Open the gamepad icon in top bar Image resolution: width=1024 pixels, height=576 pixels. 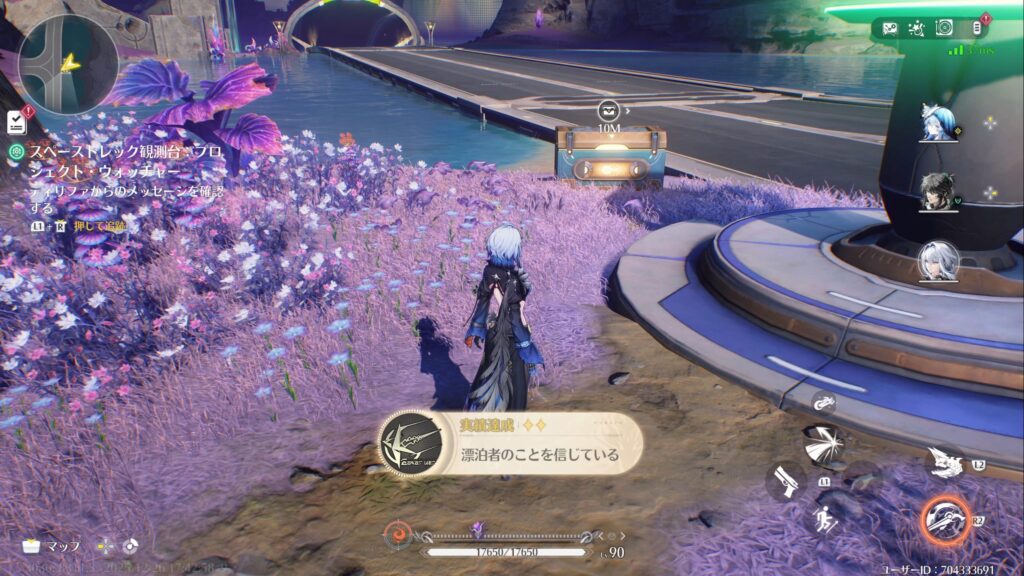click(890, 28)
